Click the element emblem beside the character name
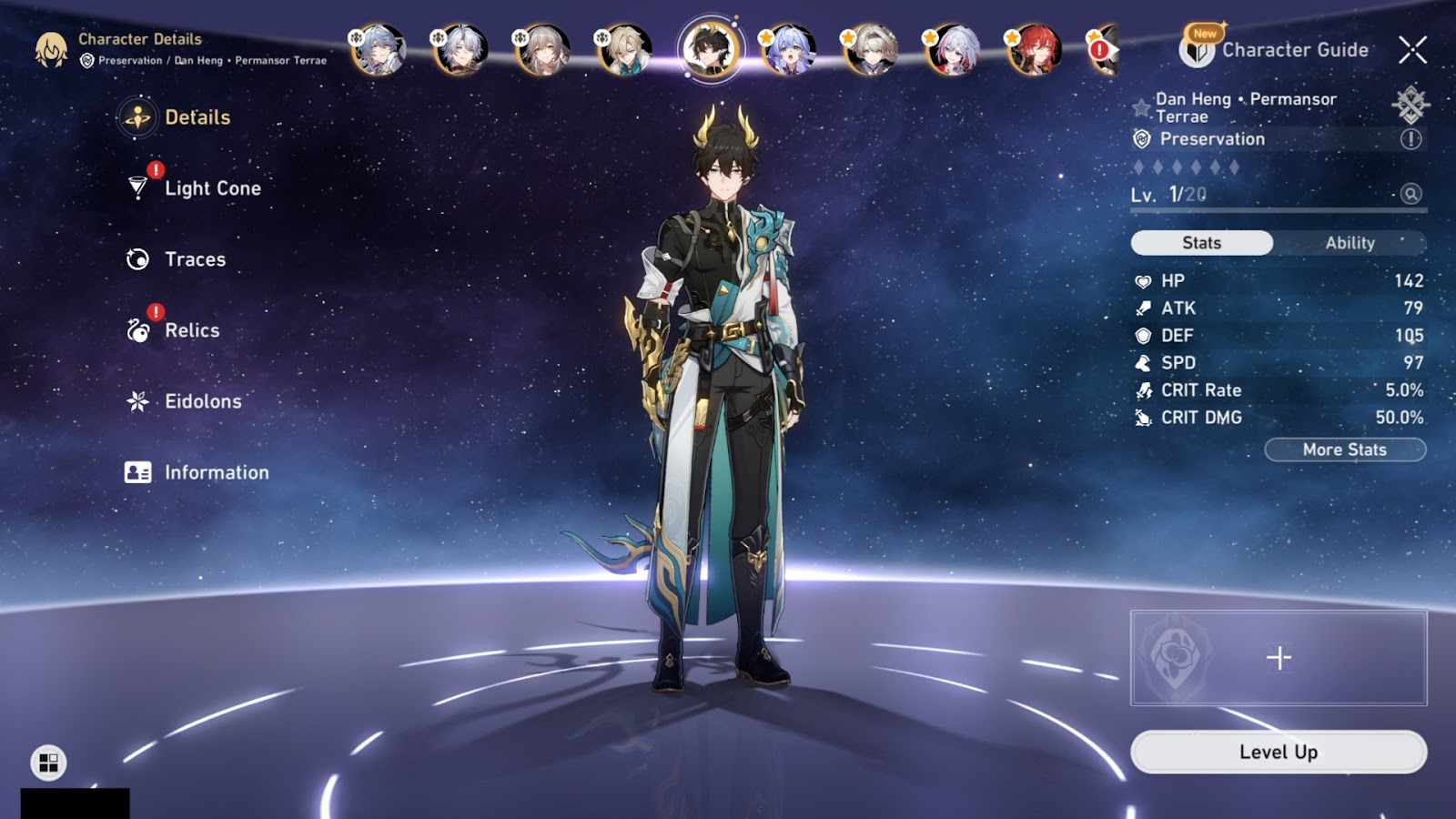Screen dimensions: 1456x819 (x=1410, y=105)
